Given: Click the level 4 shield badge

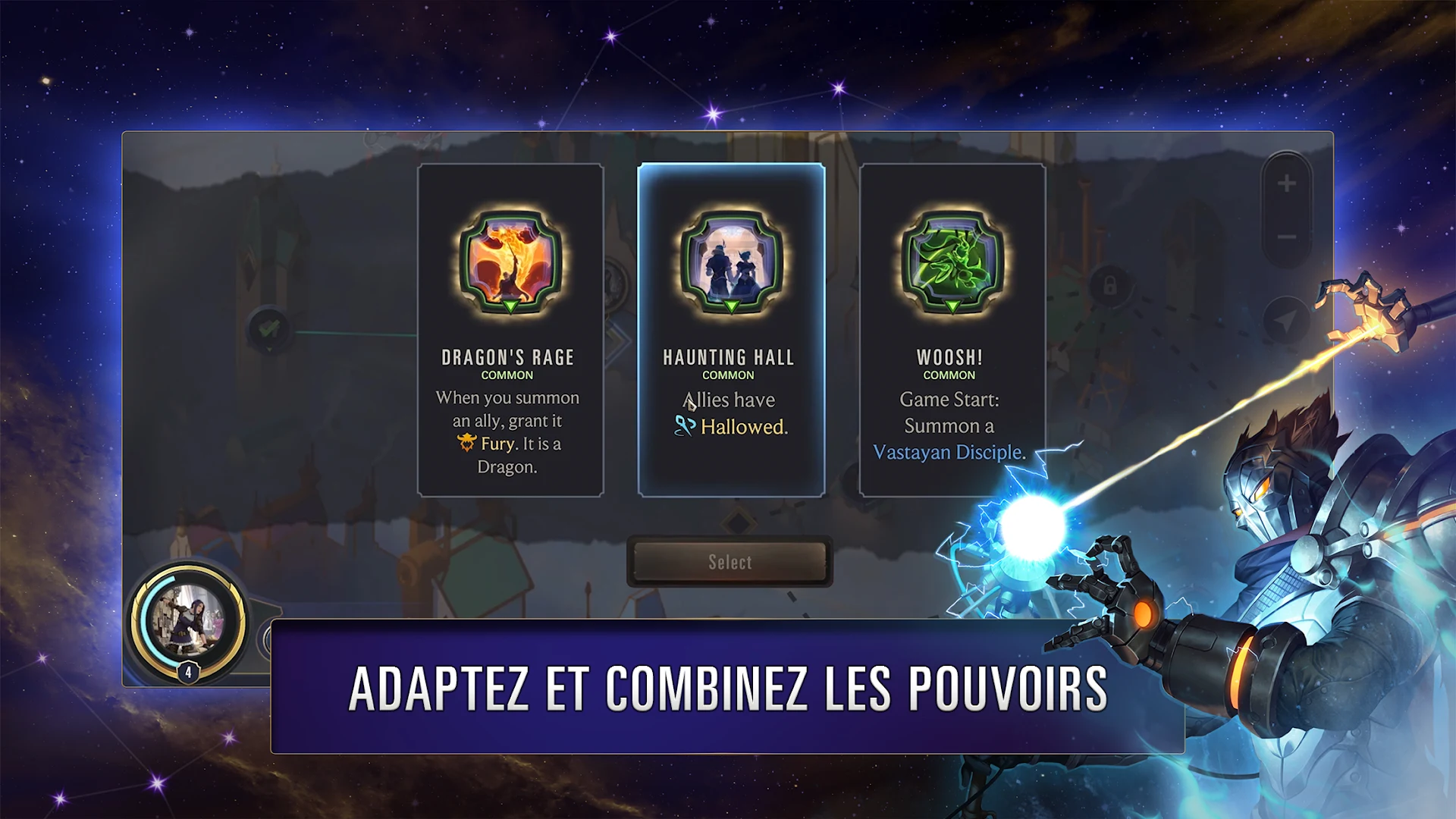Looking at the screenshot, I should (x=187, y=670).
